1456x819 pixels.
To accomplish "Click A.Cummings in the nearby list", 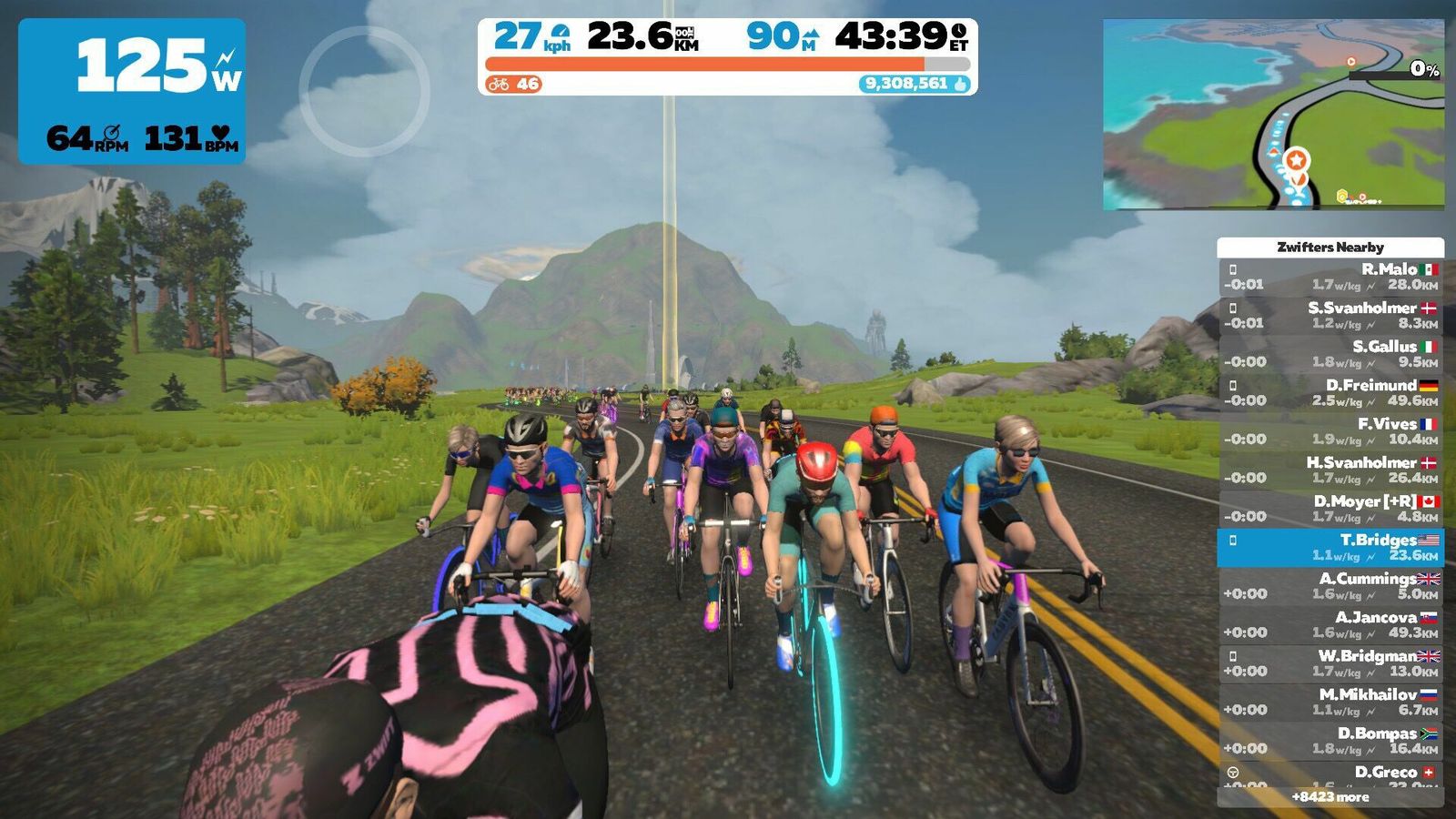I will pos(1330,586).
